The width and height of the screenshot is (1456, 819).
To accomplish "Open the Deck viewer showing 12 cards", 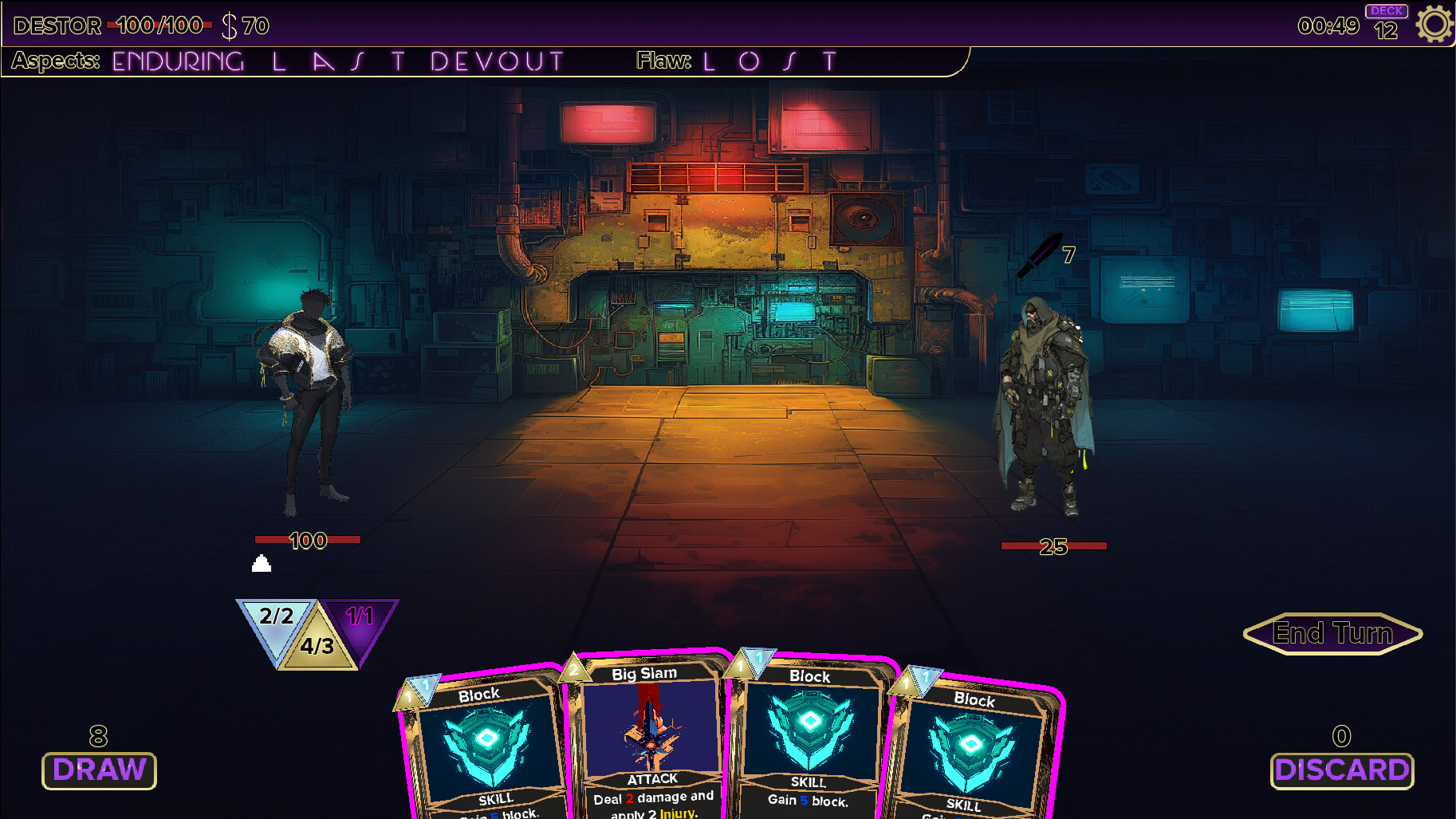I will pyautogui.click(x=1386, y=19).
